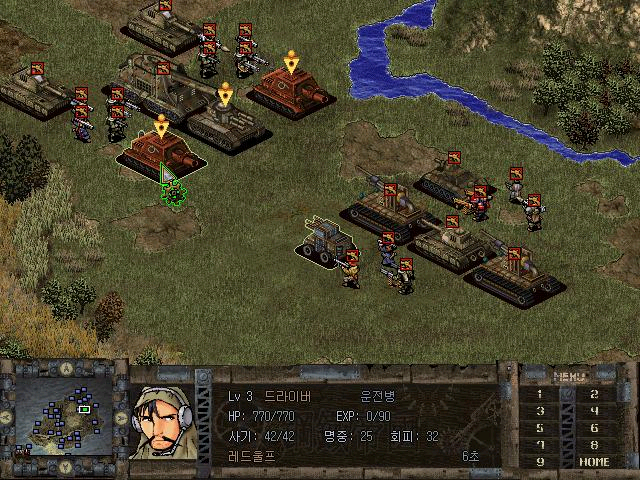Choose group number 4
The width and height of the screenshot is (641, 481).
595,411
